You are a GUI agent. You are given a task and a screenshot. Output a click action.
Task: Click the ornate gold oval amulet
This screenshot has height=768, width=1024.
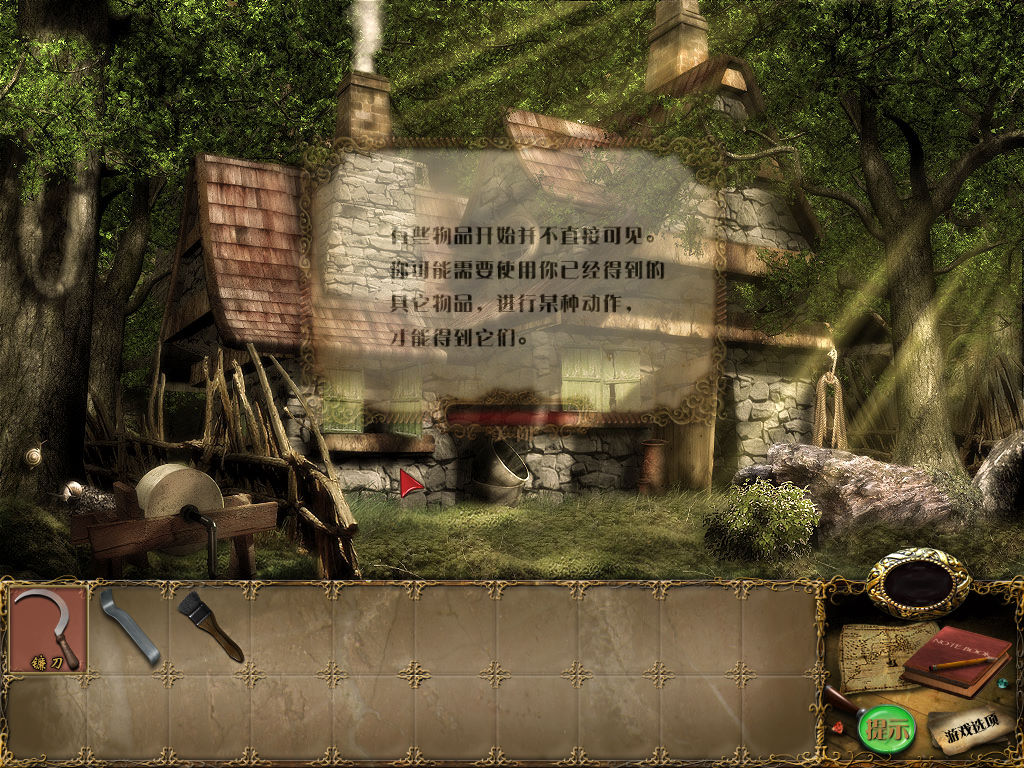[918, 583]
